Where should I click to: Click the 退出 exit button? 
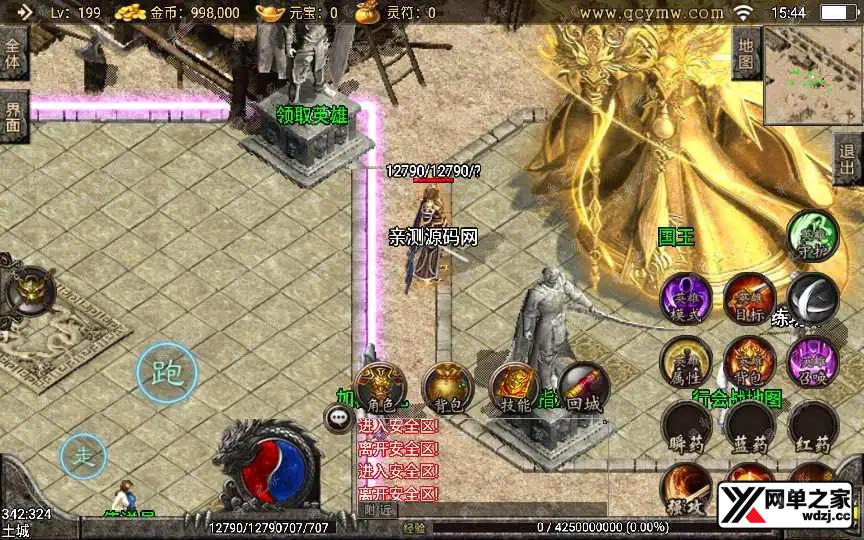click(x=848, y=159)
